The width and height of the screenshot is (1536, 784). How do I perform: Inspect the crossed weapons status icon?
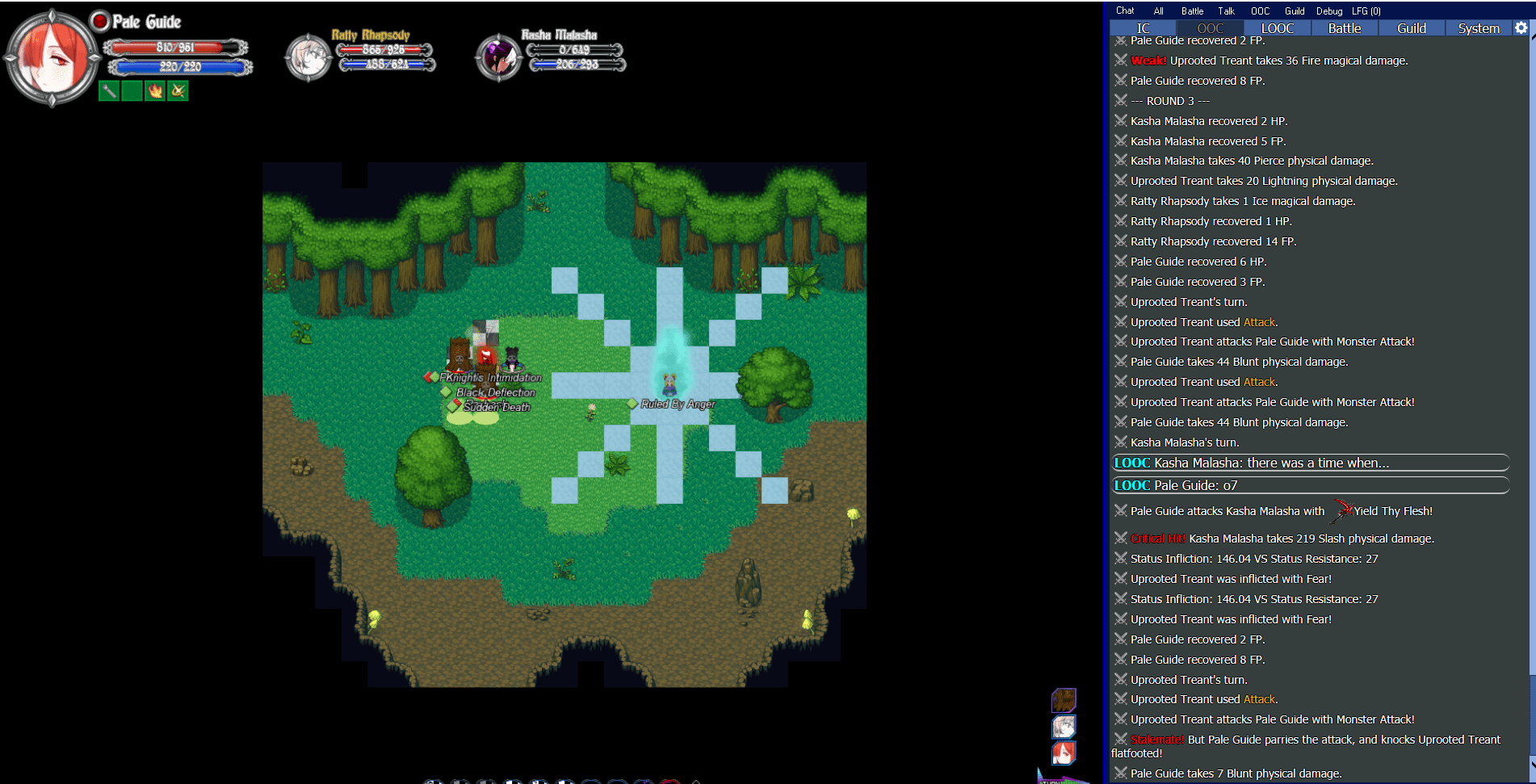pos(178,91)
